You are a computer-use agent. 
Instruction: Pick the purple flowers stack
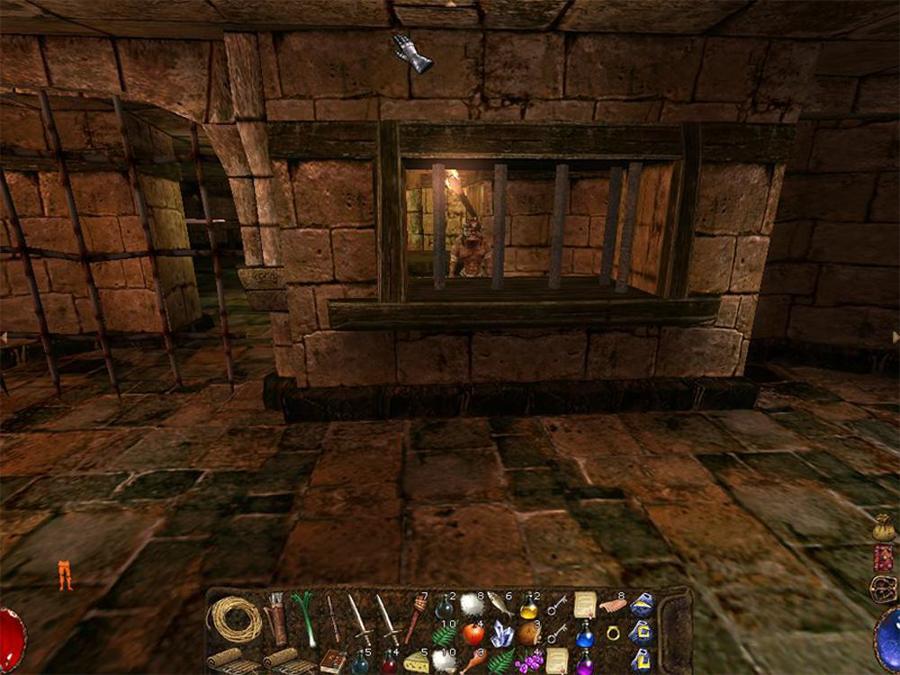tap(528, 660)
